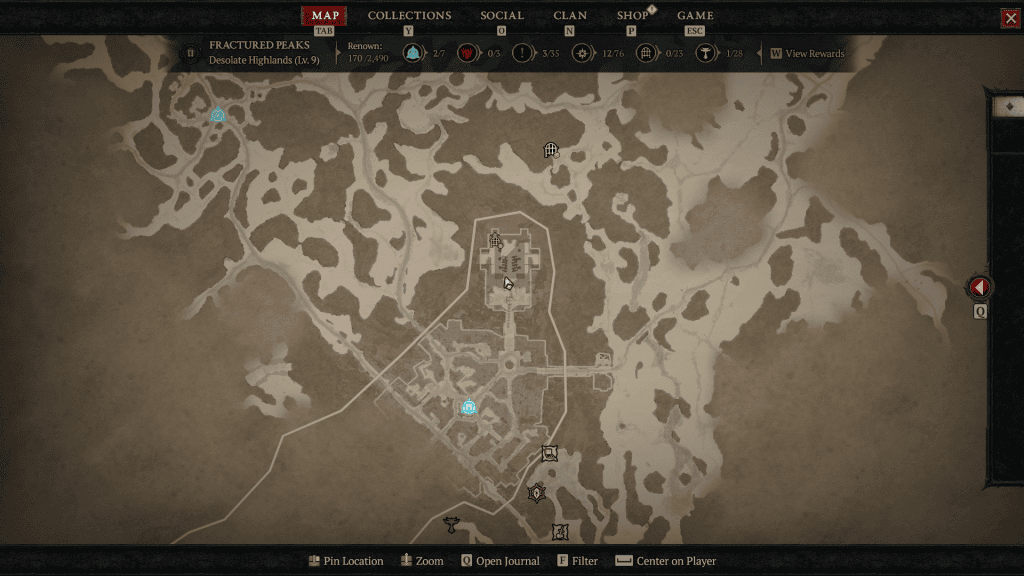
Task: Go to the Clan tab
Action: point(570,16)
